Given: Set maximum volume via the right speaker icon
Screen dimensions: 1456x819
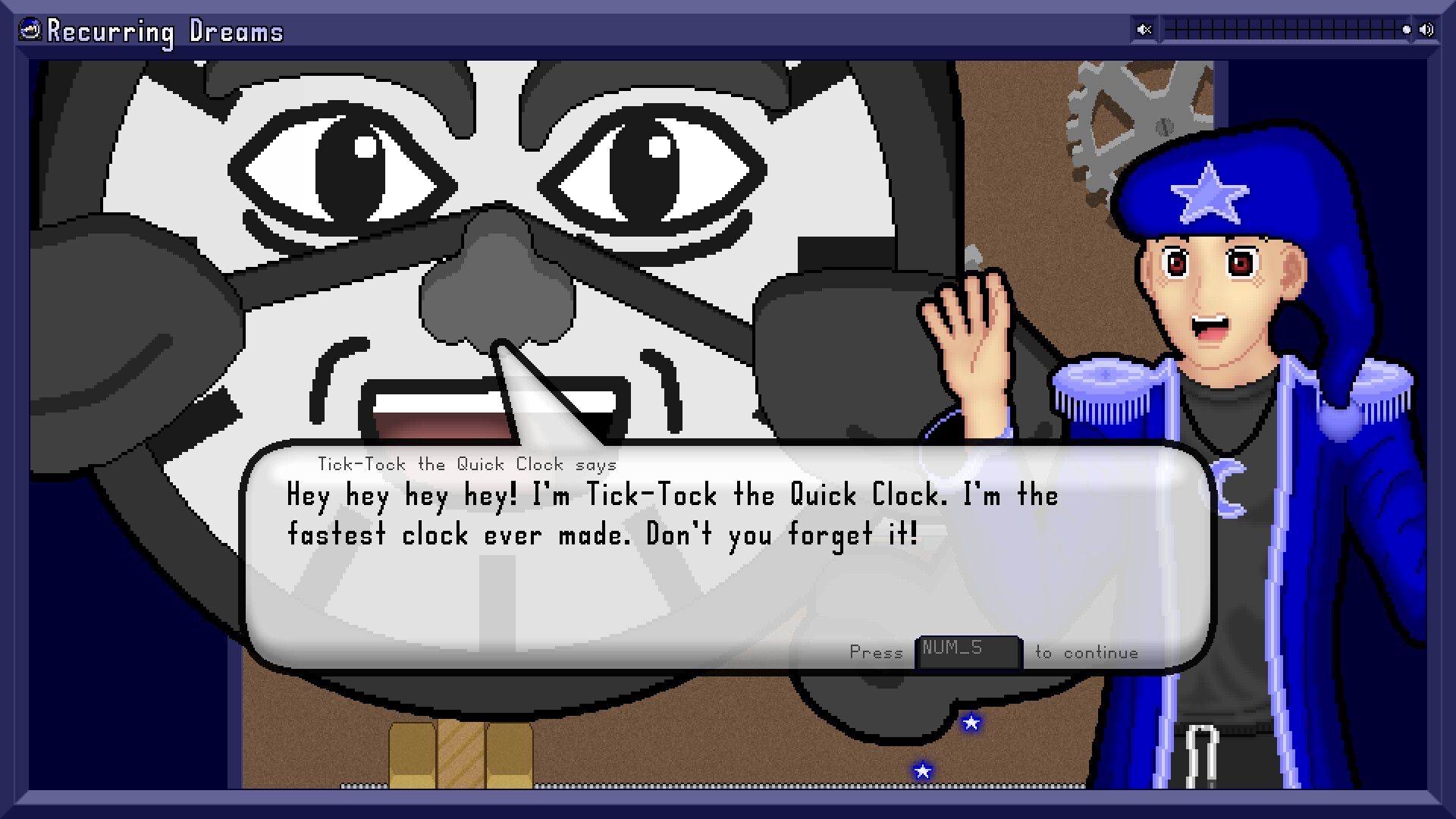Looking at the screenshot, I should [1427, 29].
